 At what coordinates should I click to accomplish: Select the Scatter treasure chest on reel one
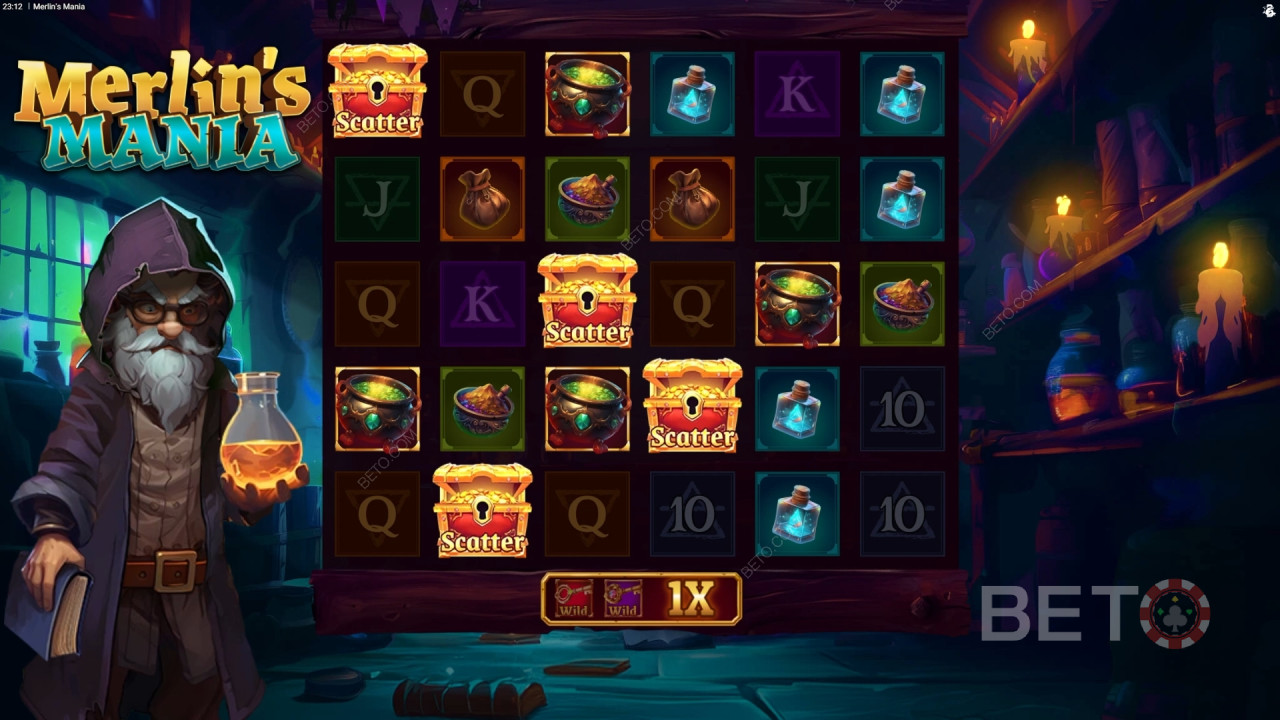click(x=378, y=94)
